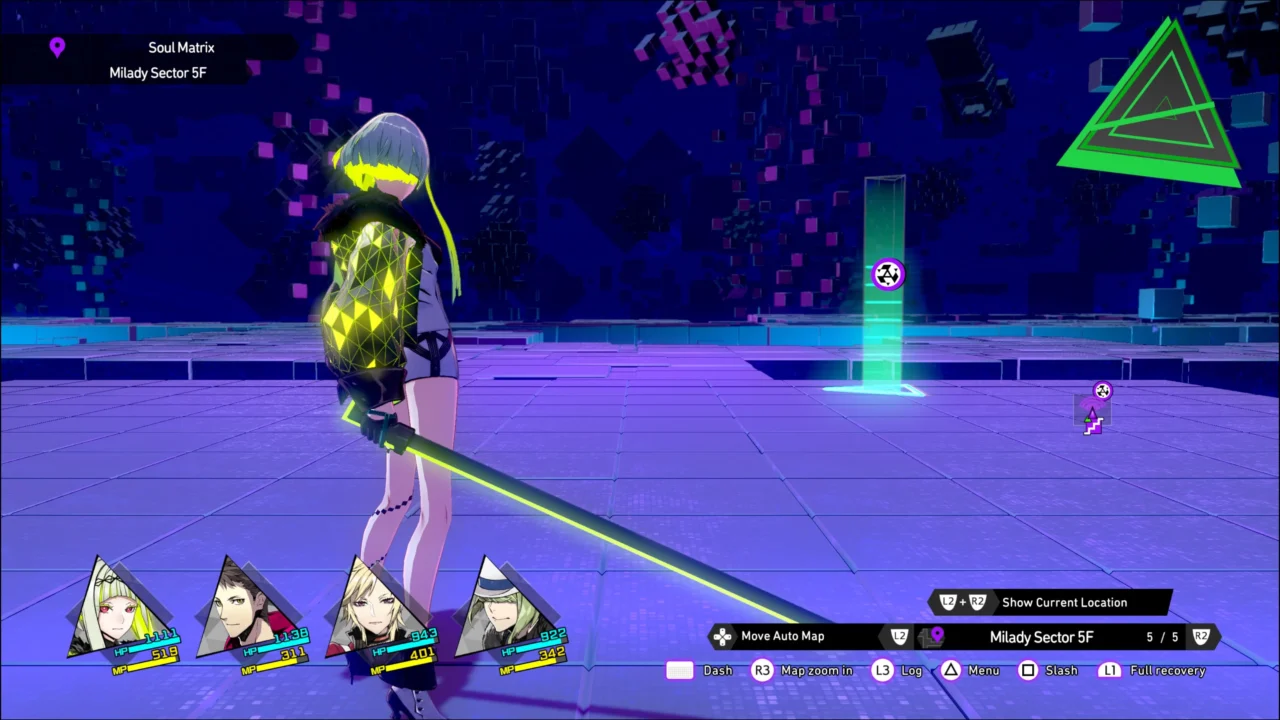Screen dimensions: 1280x720
Task: Click the floating recovery terminal icon above the pillar
Action: pos(888,274)
